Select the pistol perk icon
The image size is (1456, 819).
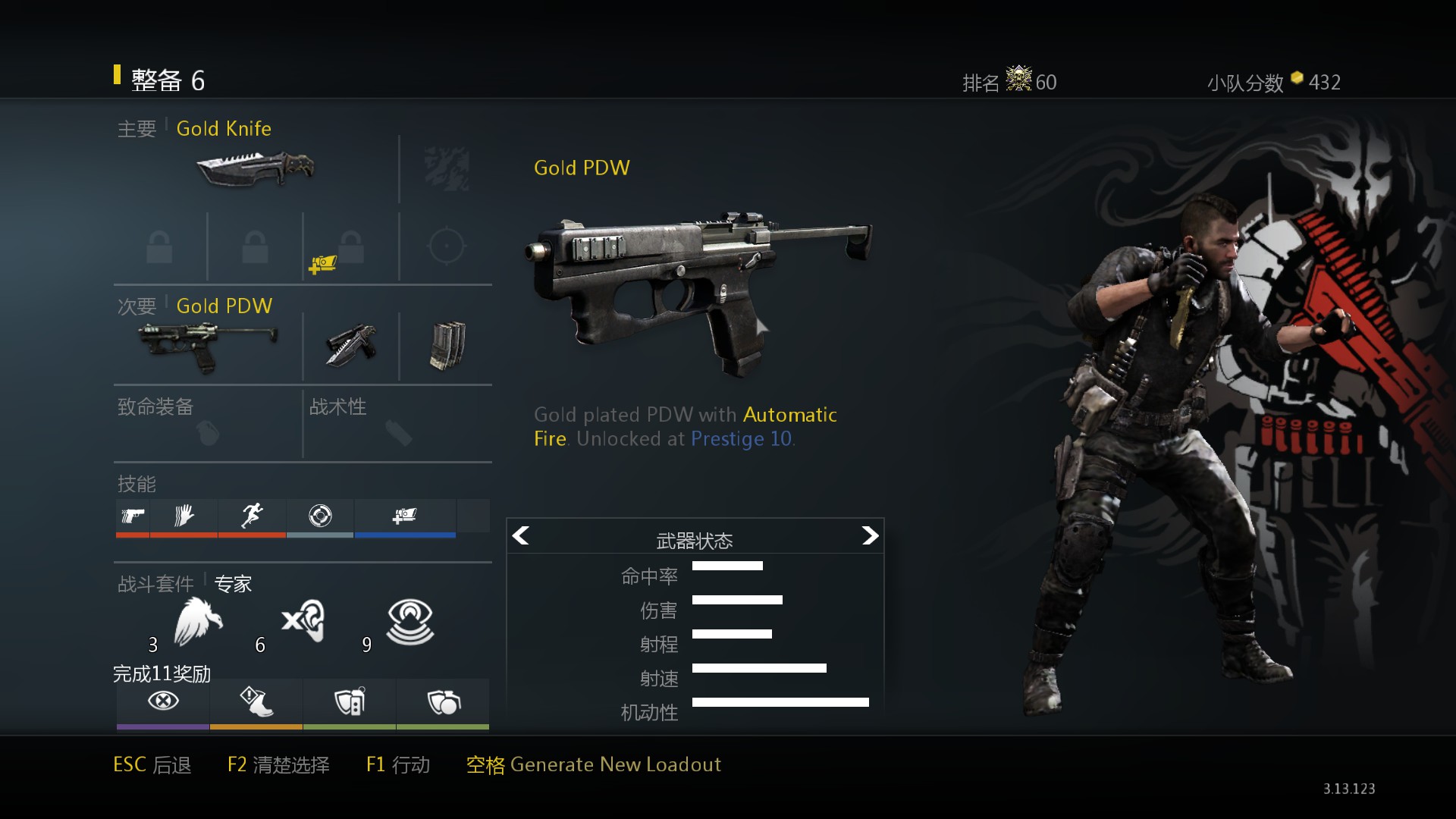coord(133,516)
